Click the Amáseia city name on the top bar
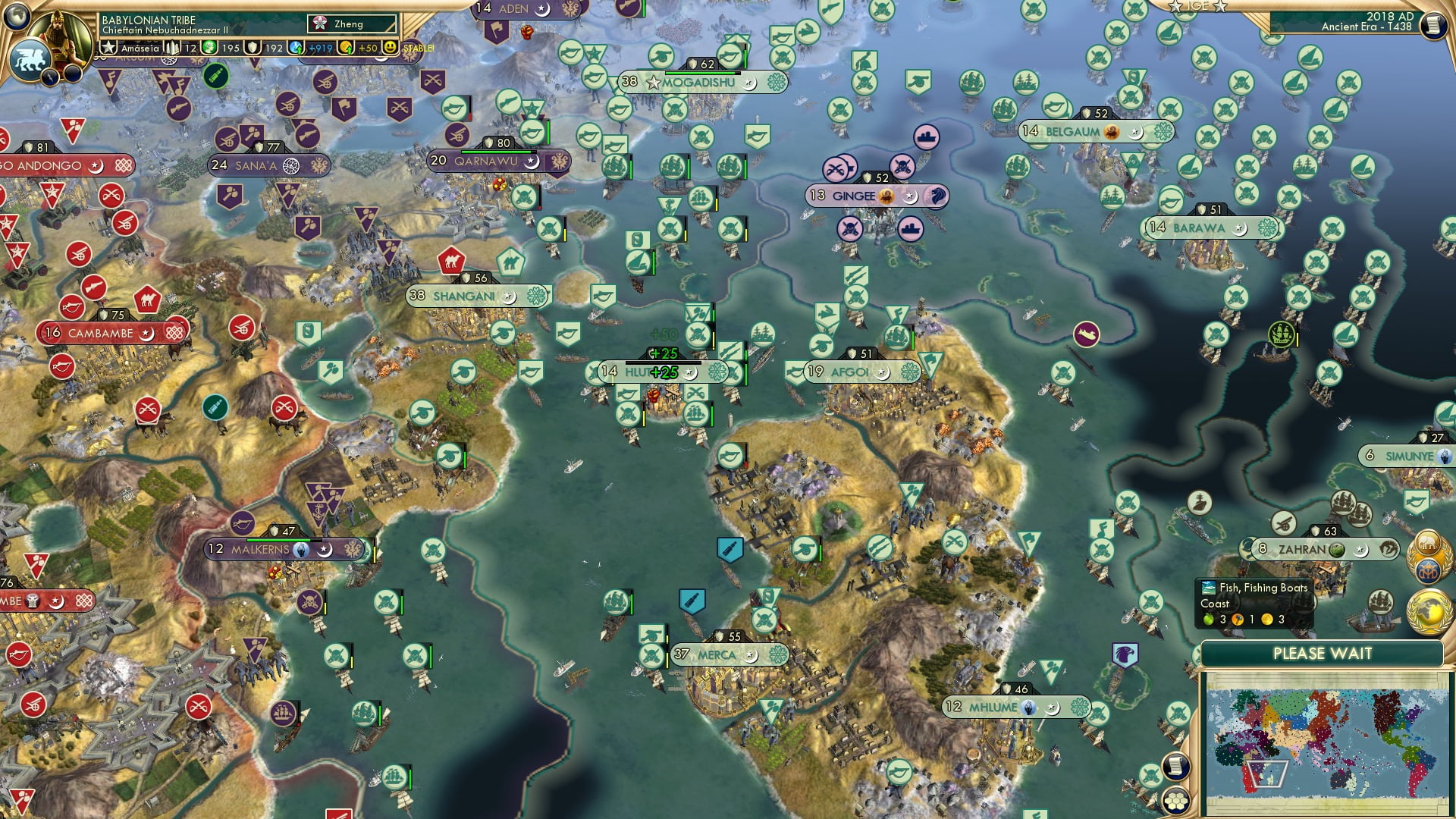The image size is (1456, 819). tap(140, 48)
